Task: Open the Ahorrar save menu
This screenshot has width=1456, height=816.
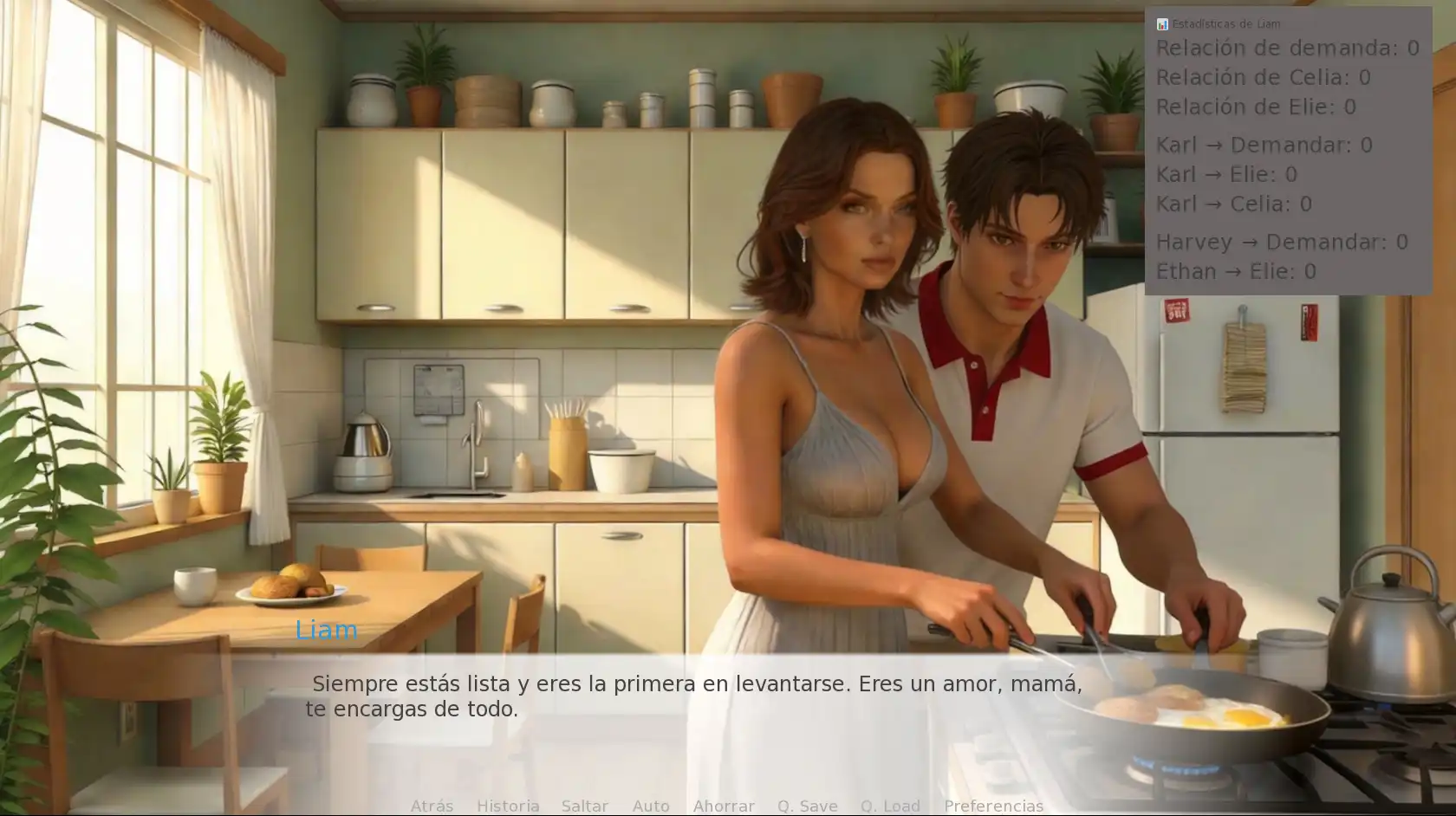Action: (x=724, y=806)
